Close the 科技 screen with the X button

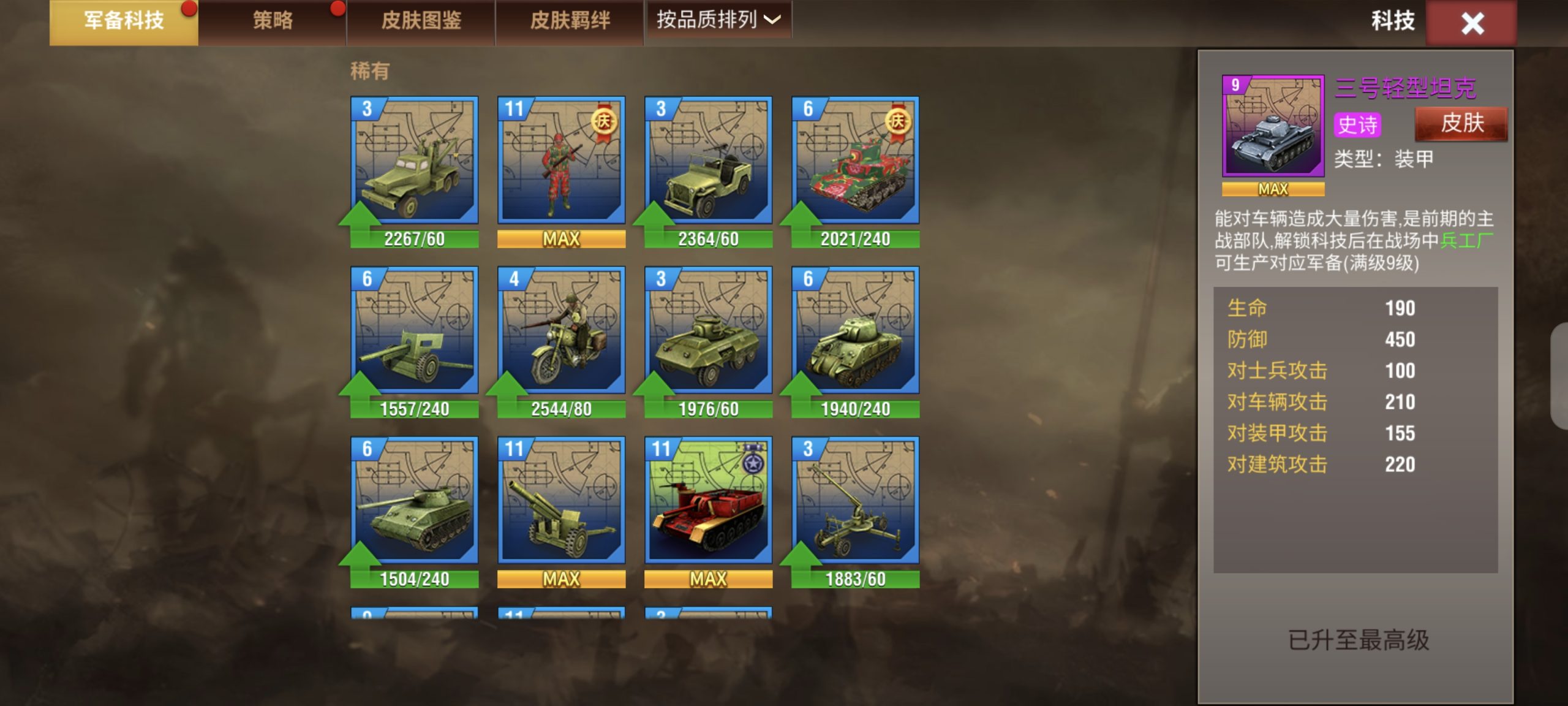tap(1471, 24)
